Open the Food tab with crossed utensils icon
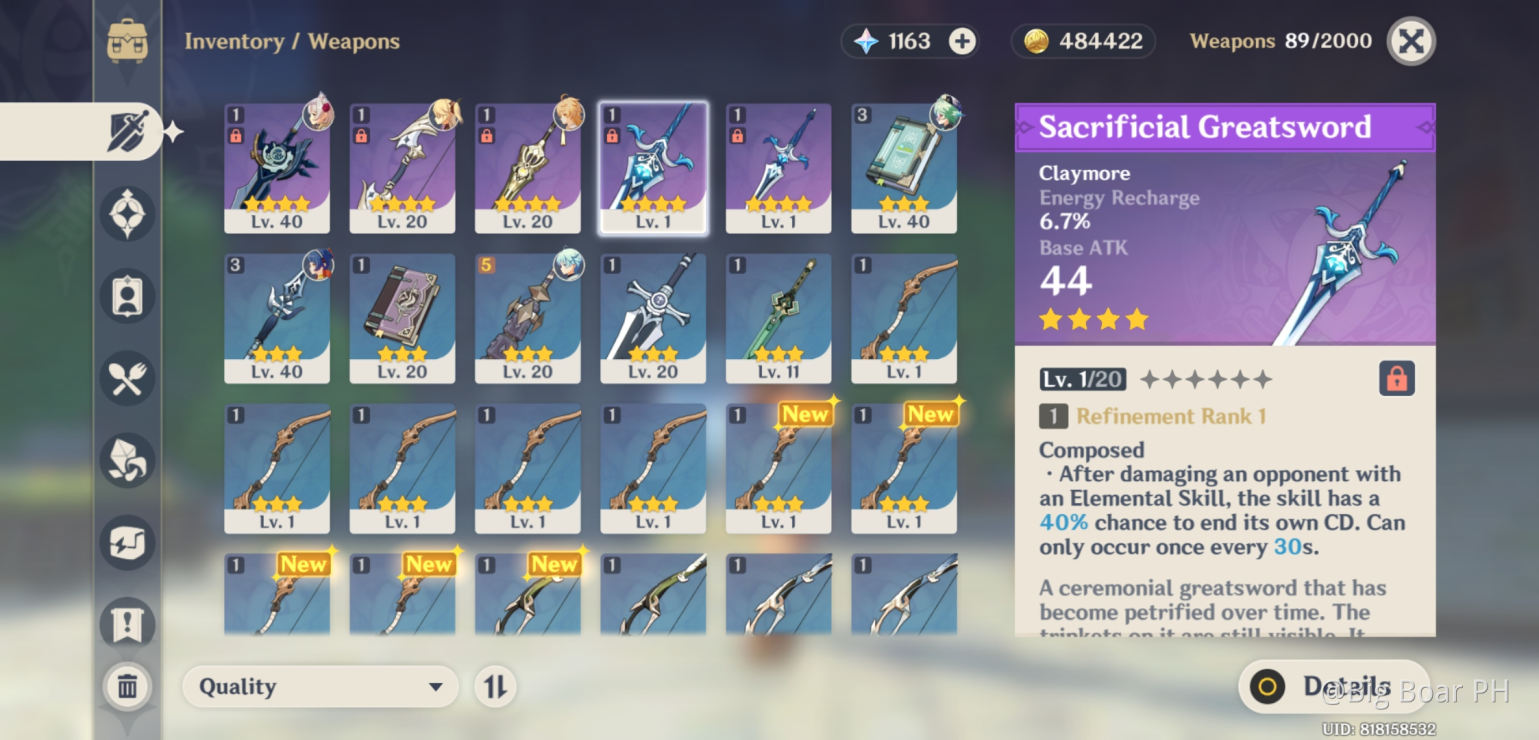 (127, 378)
